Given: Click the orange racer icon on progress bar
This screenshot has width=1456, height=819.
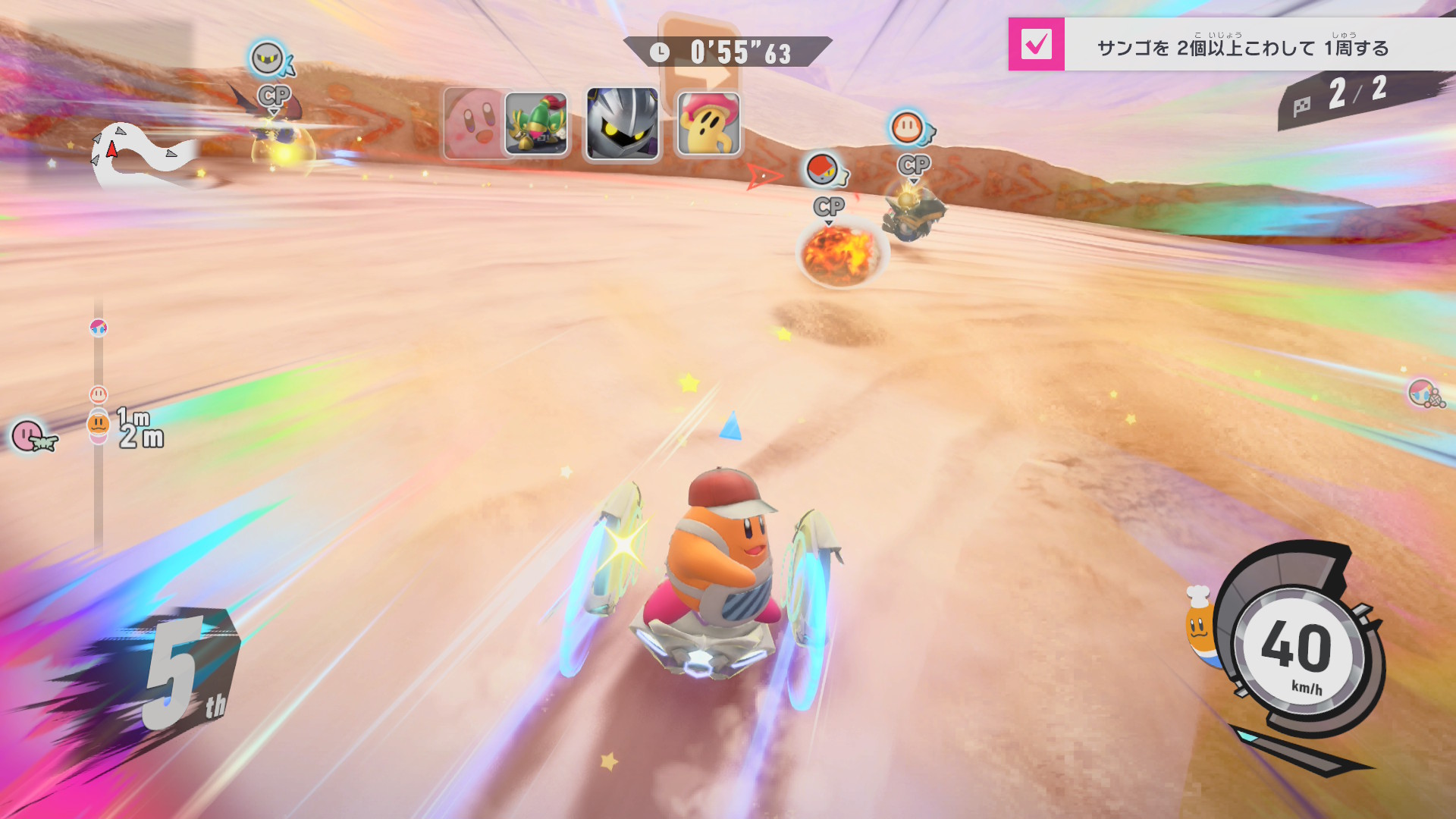Looking at the screenshot, I should pyautogui.click(x=99, y=424).
